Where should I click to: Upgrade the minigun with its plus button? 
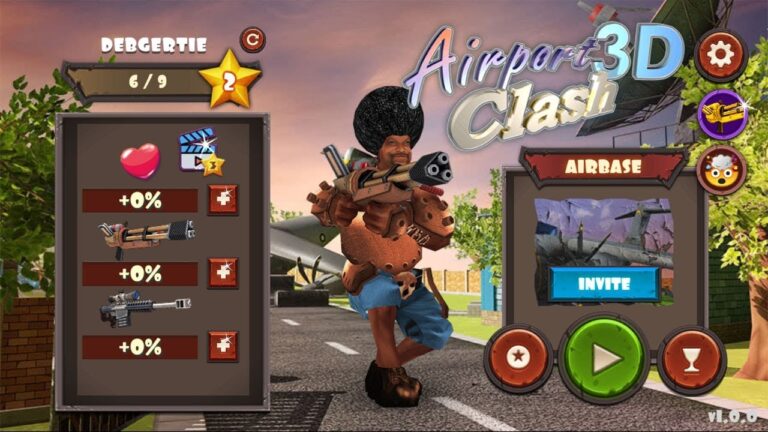[x=222, y=273]
